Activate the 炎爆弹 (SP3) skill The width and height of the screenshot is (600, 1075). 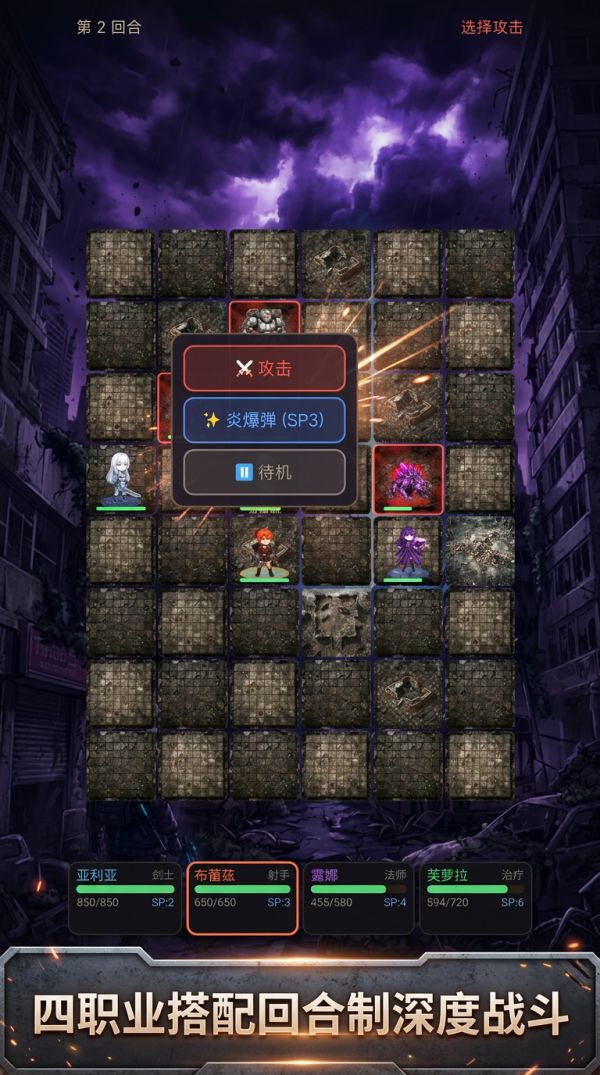click(264, 420)
